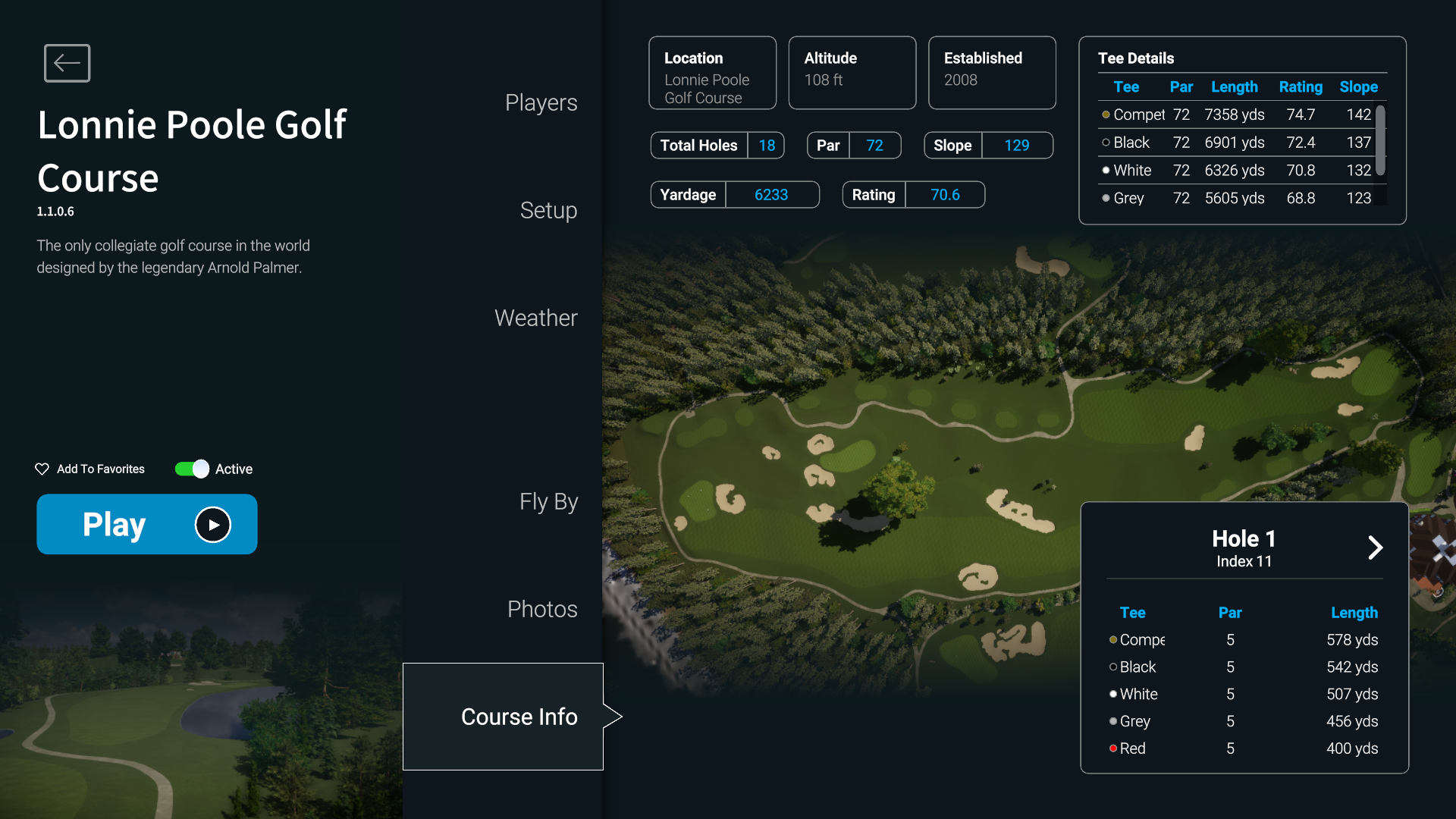Click the Rating value field showing 70.6
Screen dimensions: 1456x819
[x=945, y=194]
